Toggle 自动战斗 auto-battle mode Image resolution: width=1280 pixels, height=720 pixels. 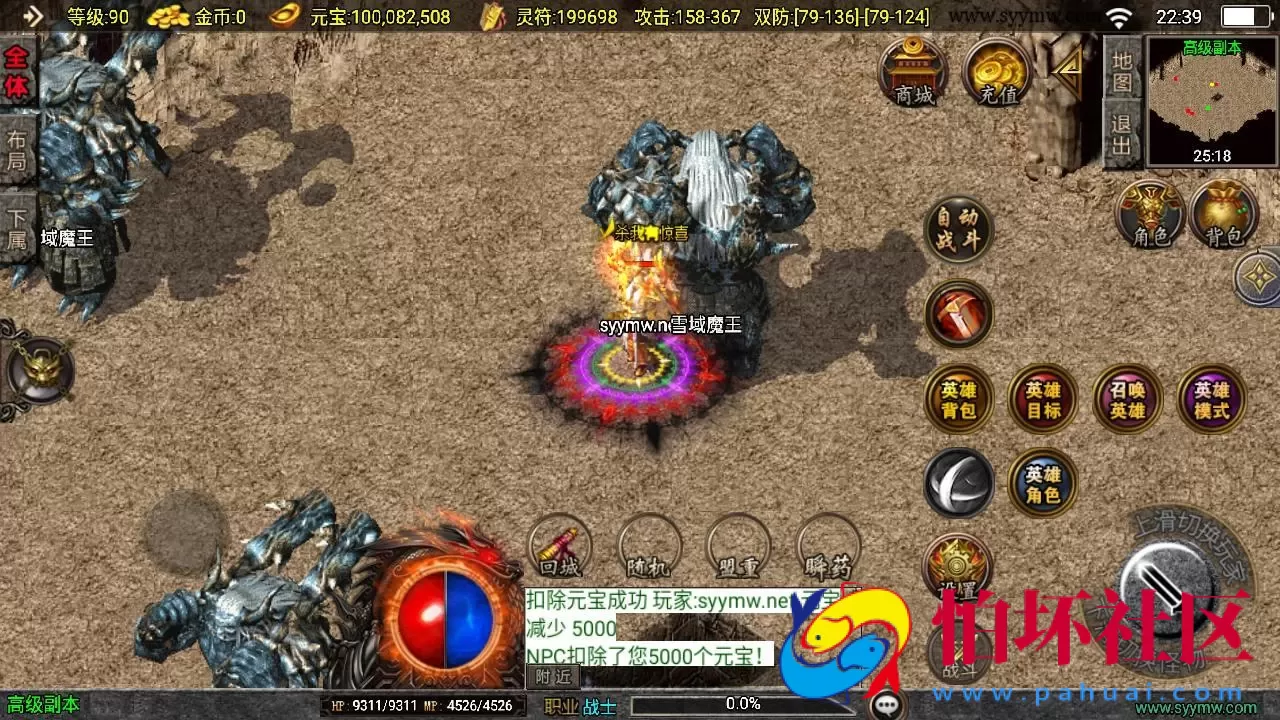pyautogui.click(x=959, y=228)
